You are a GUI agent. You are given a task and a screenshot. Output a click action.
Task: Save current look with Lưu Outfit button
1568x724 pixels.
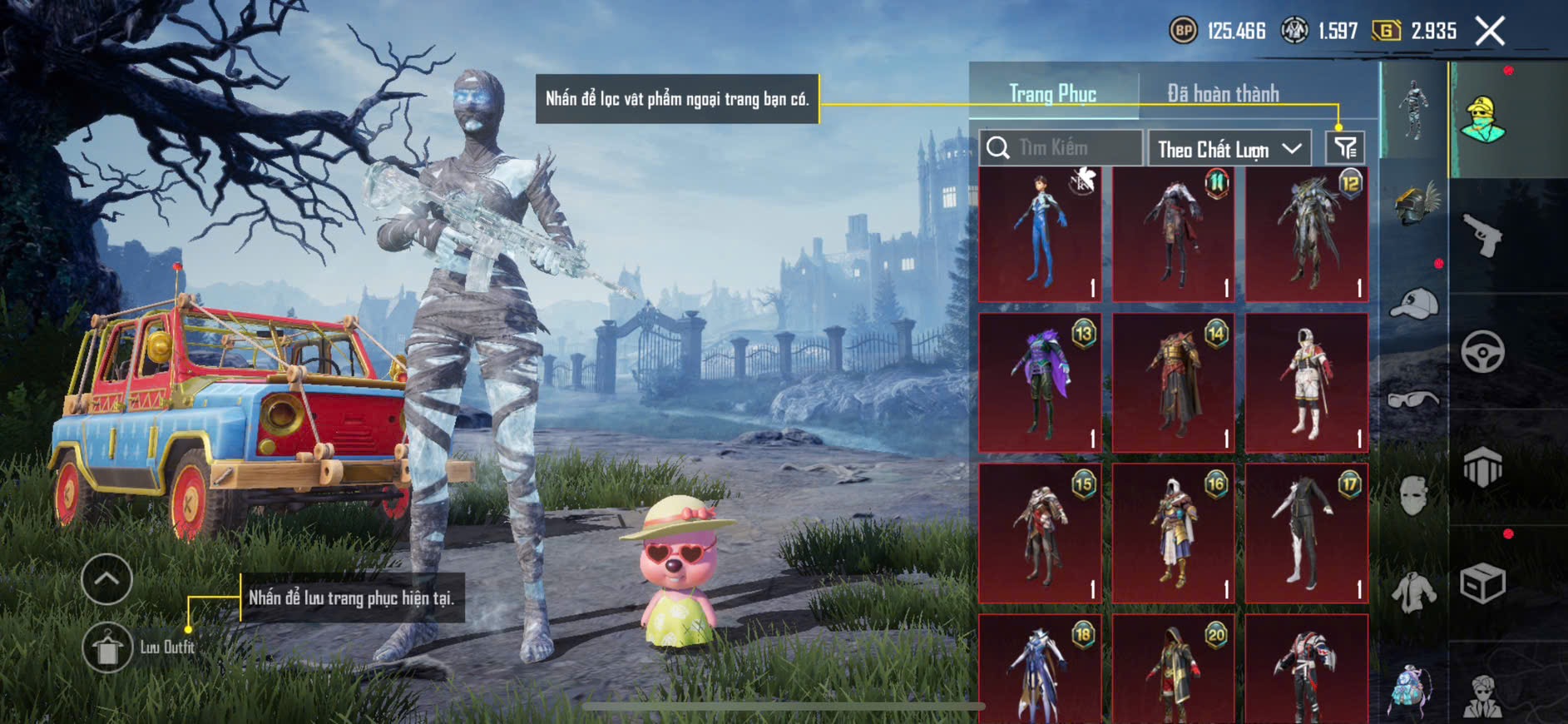108,647
